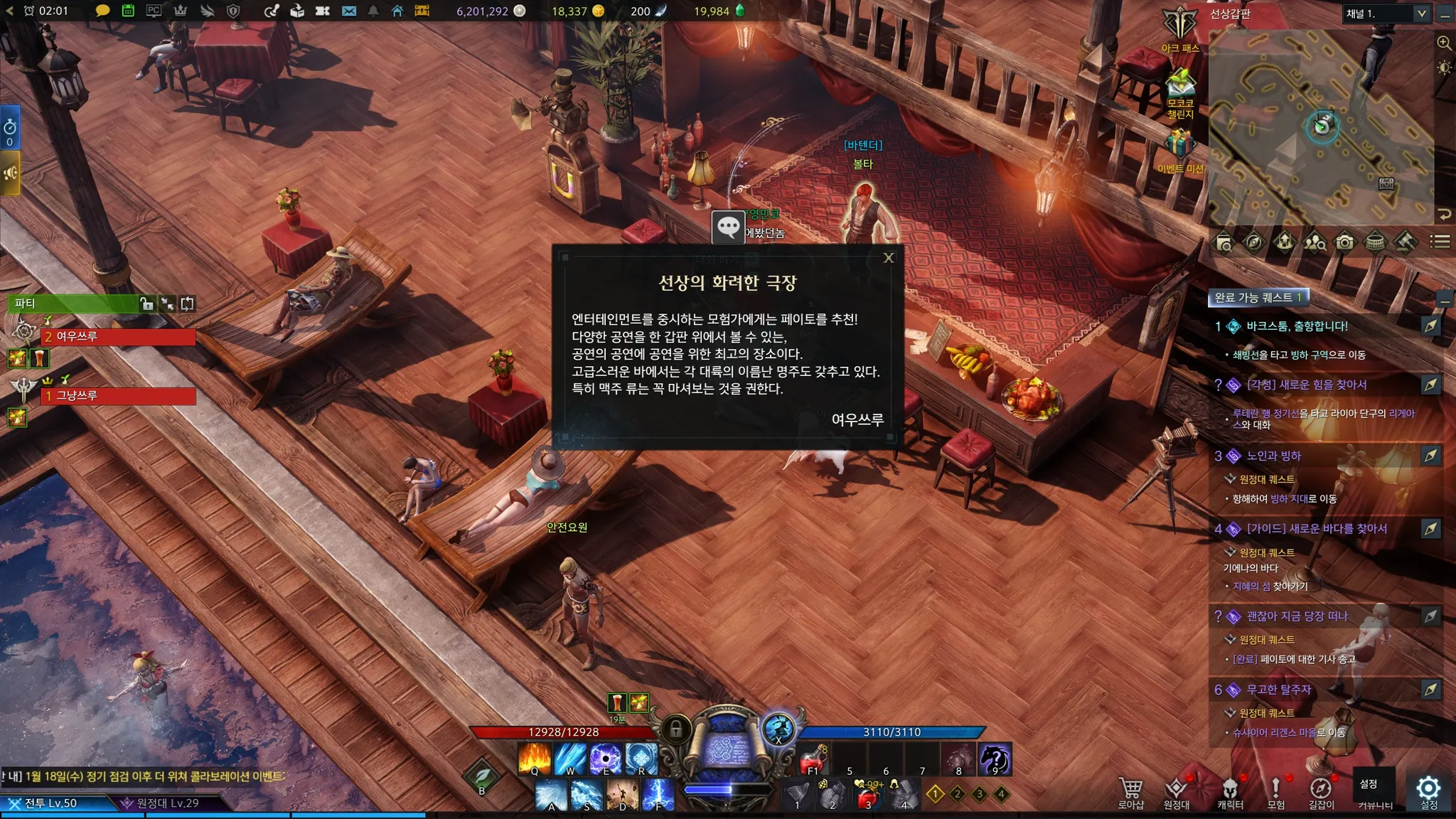Activate the flame skill on Q slot
The image size is (1456, 819).
[x=535, y=759]
